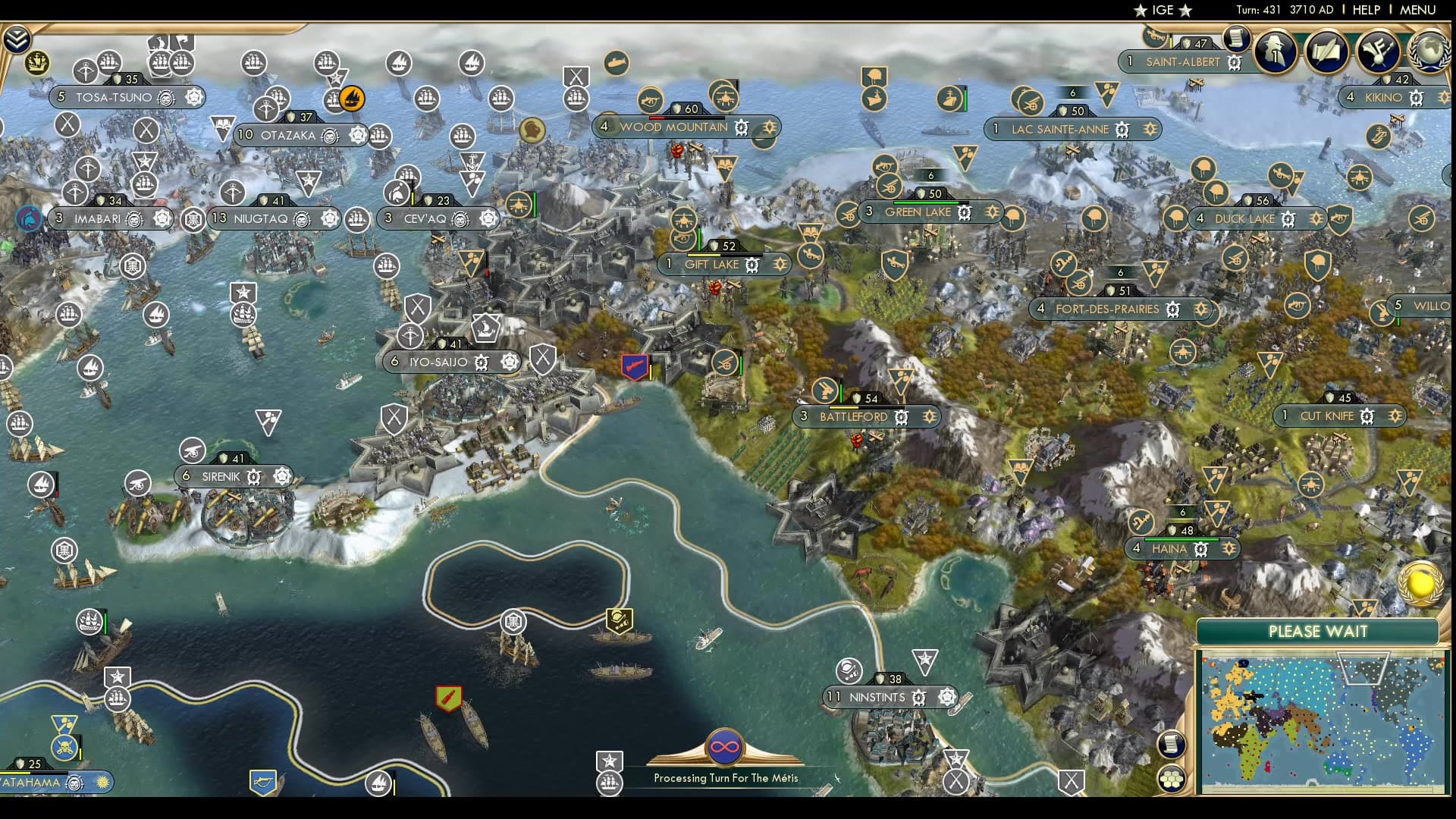
Task: Open the Espionage overview spy icon
Action: (1275, 51)
